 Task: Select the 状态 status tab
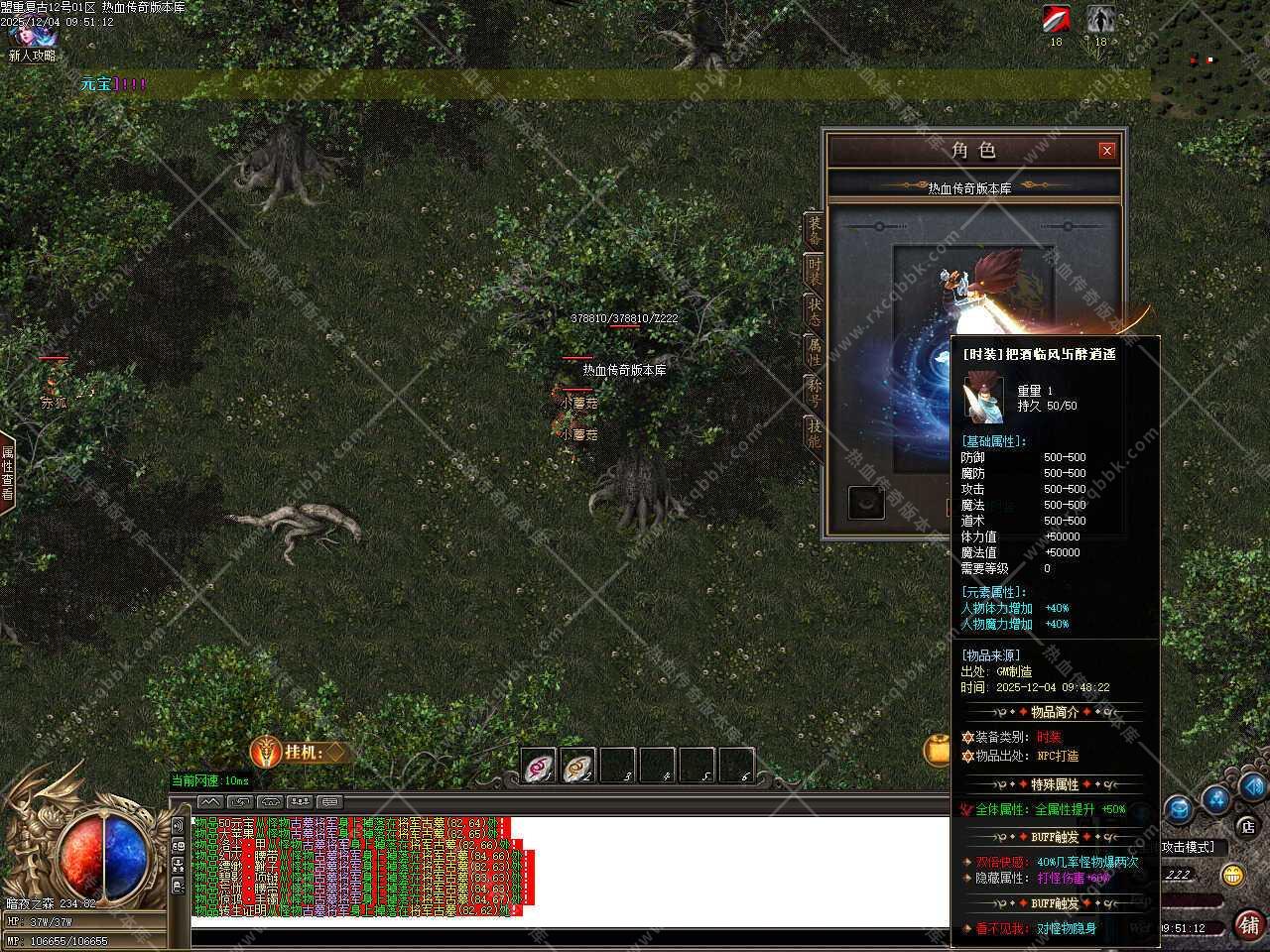[814, 311]
